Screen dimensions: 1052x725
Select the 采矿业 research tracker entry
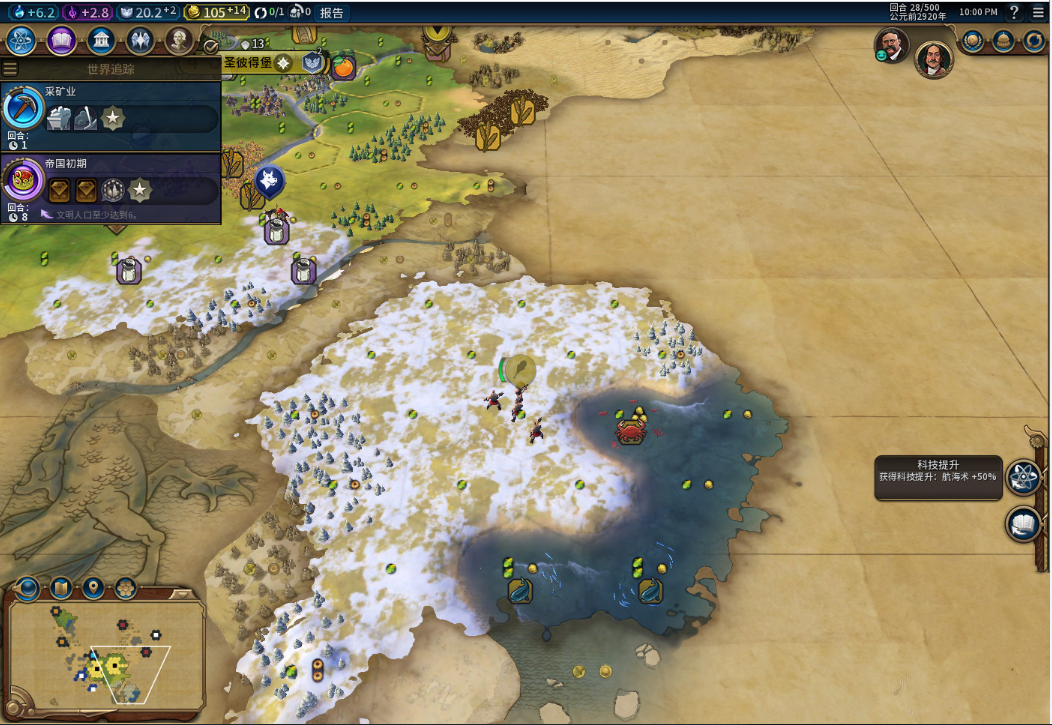(110, 117)
